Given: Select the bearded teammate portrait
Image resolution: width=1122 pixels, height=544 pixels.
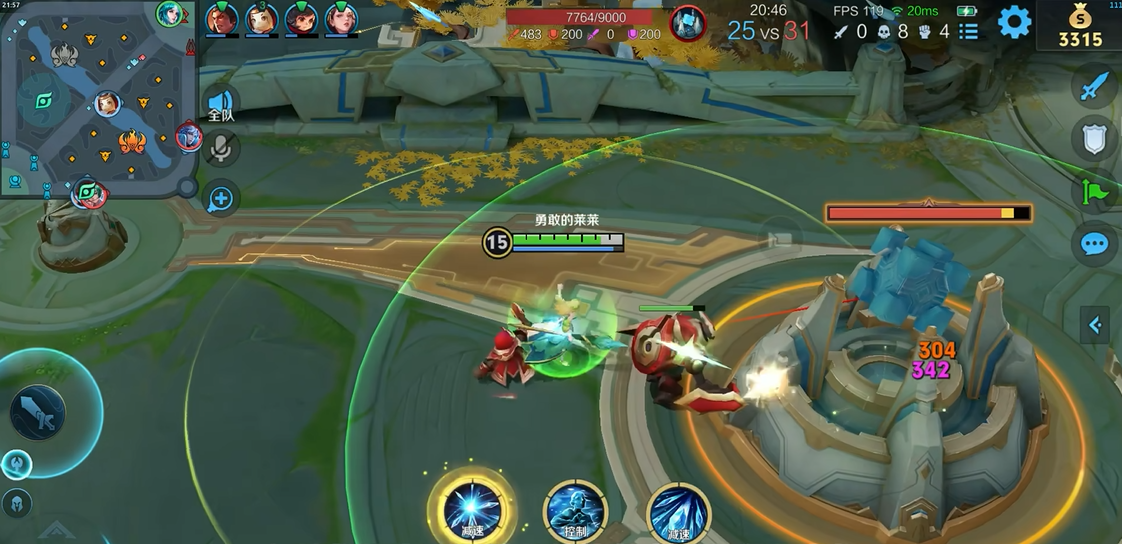Looking at the screenshot, I should tap(221, 19).
